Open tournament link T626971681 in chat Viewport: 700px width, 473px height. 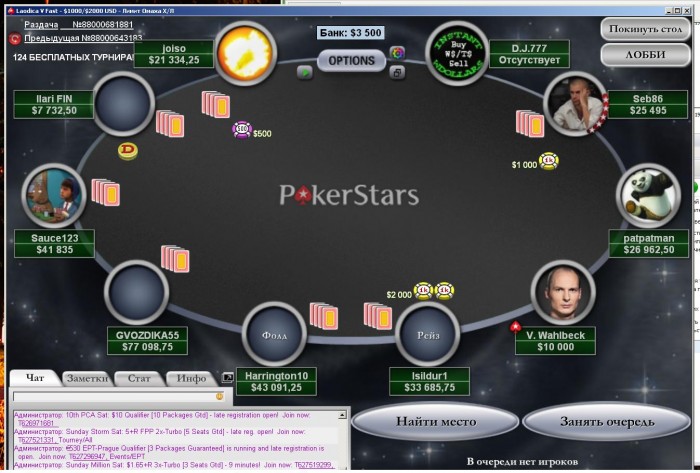(x=35, y=423)
